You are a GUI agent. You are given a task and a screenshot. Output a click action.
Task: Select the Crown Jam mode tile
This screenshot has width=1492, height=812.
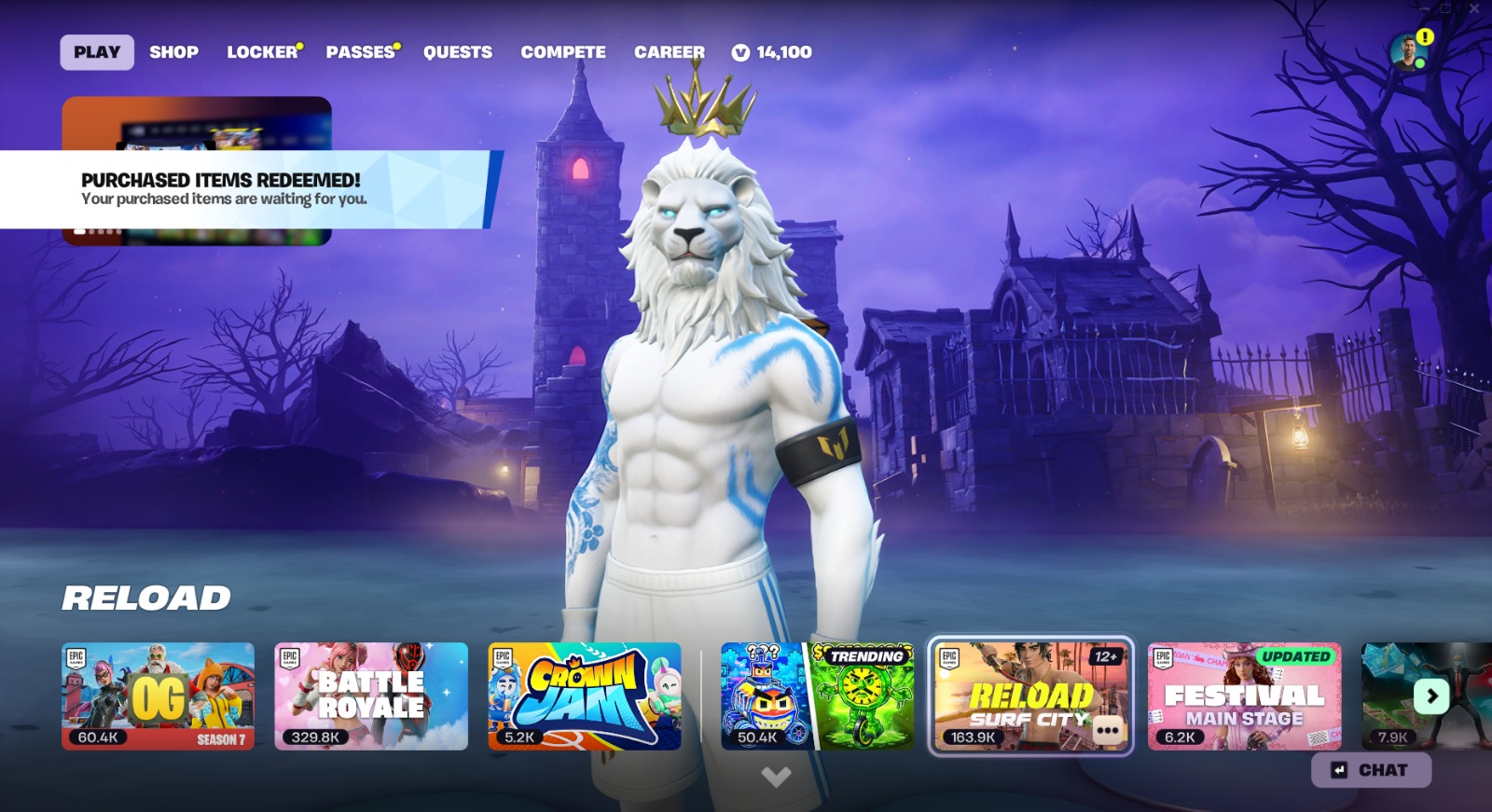pos(585,695)
